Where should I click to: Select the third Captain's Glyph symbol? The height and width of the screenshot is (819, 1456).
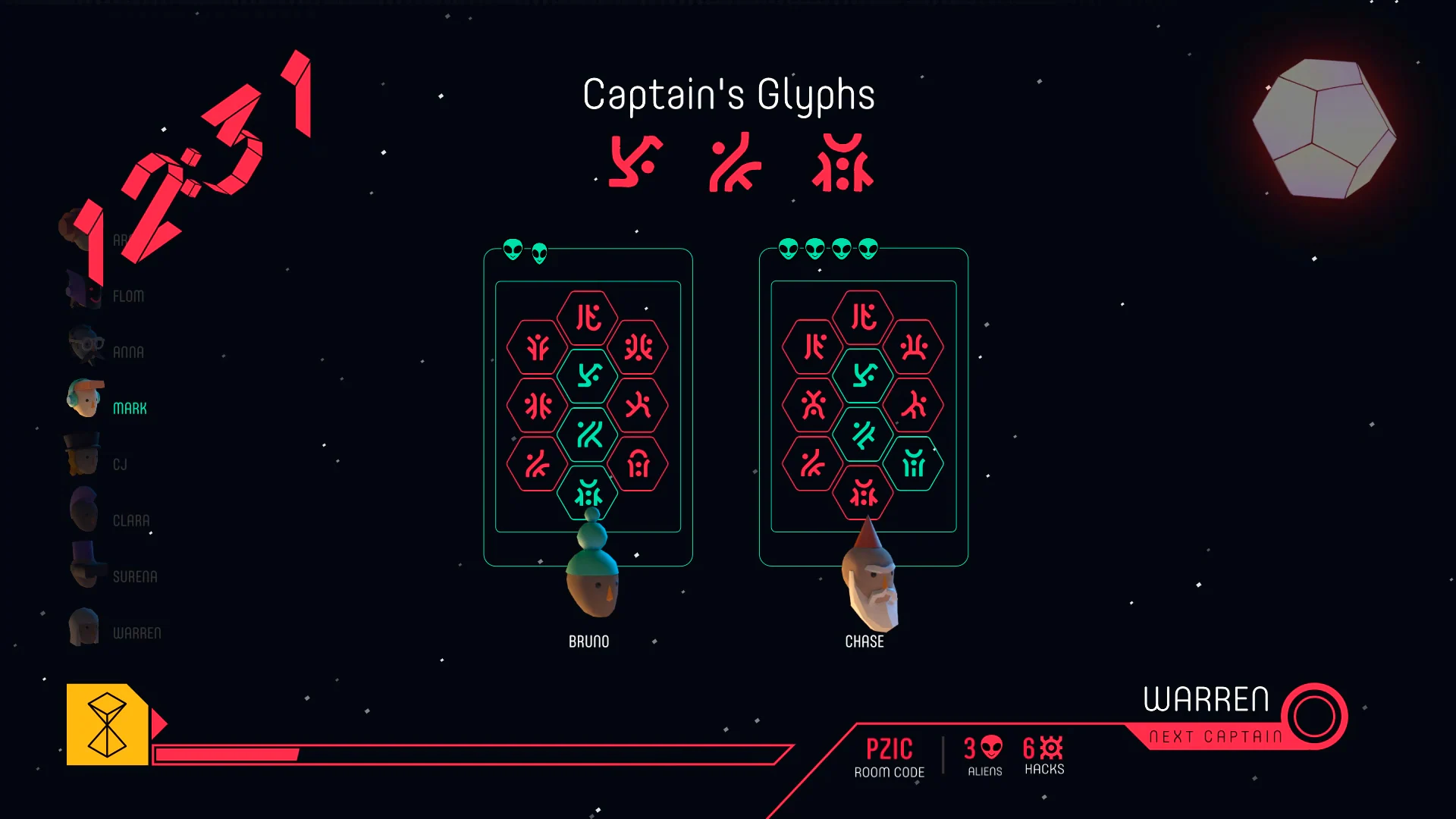842,162
